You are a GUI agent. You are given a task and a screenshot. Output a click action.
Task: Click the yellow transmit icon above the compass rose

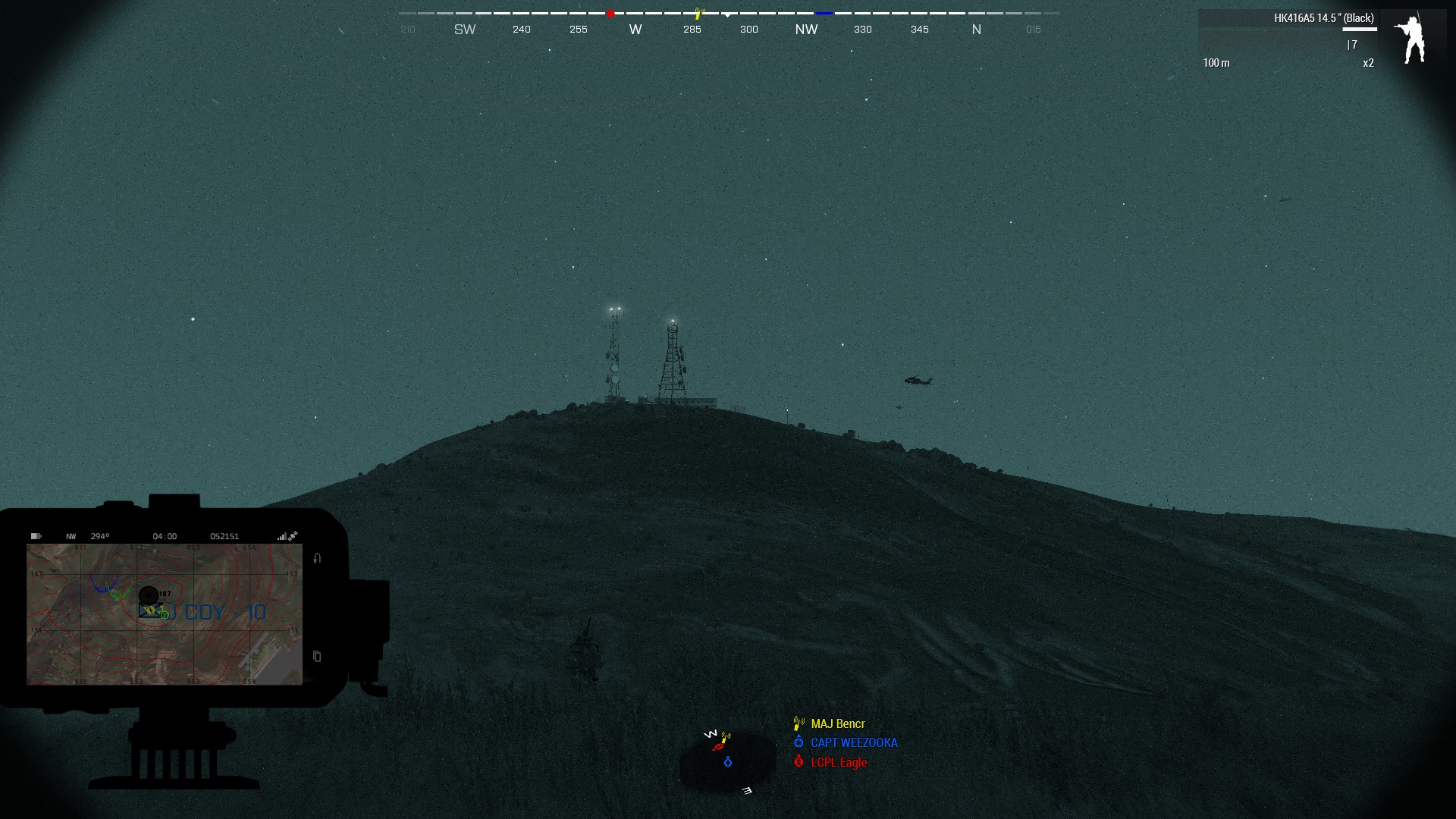[698, 12]
